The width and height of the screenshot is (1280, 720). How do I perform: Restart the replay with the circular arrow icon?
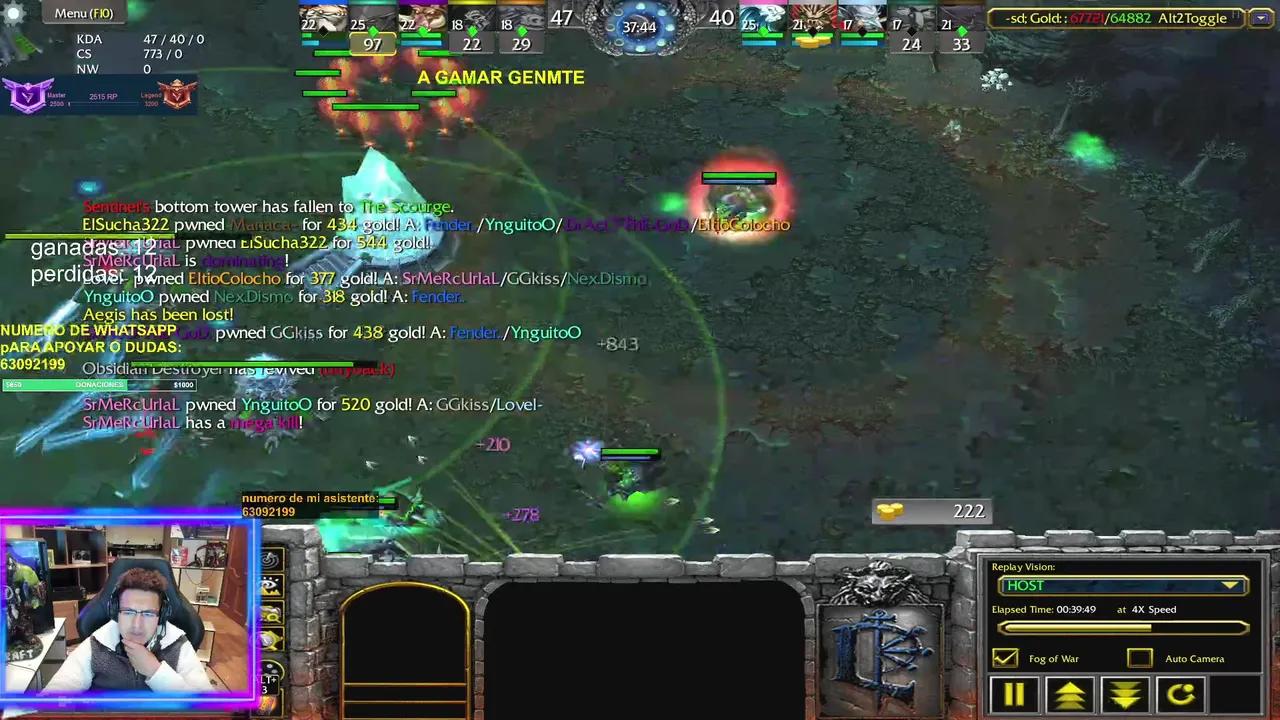pyautogui.click(x=1181, y=693)
